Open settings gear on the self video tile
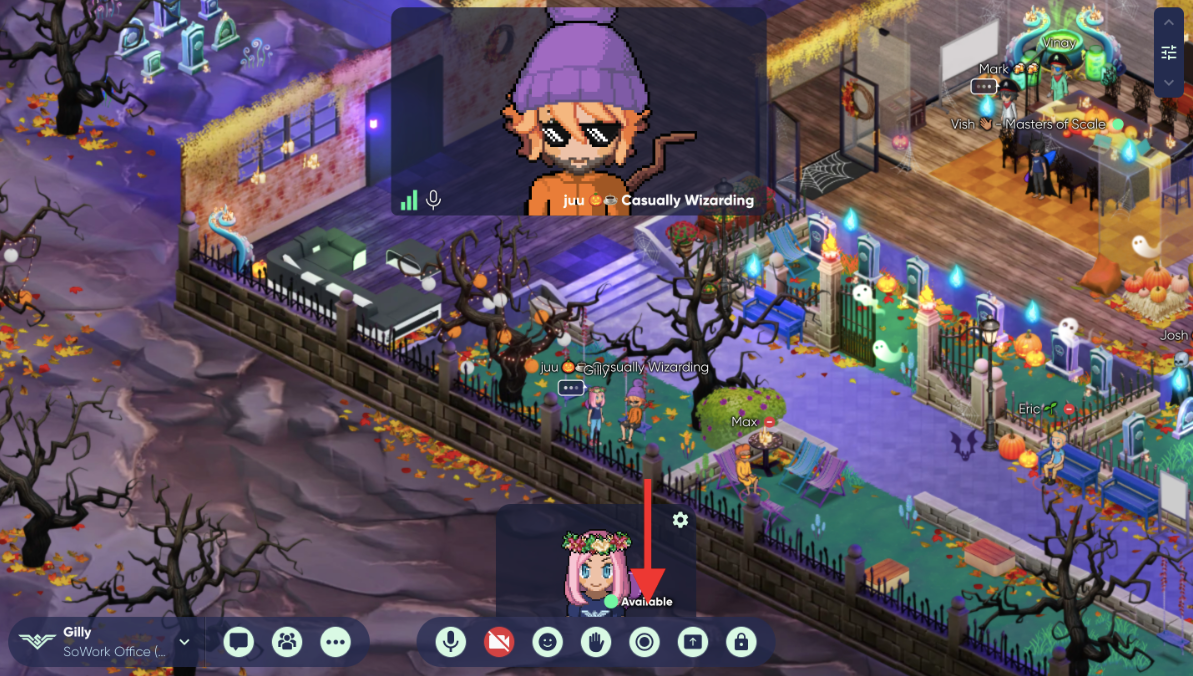Viewport: 1193px width, 676px height. [681, 520]
